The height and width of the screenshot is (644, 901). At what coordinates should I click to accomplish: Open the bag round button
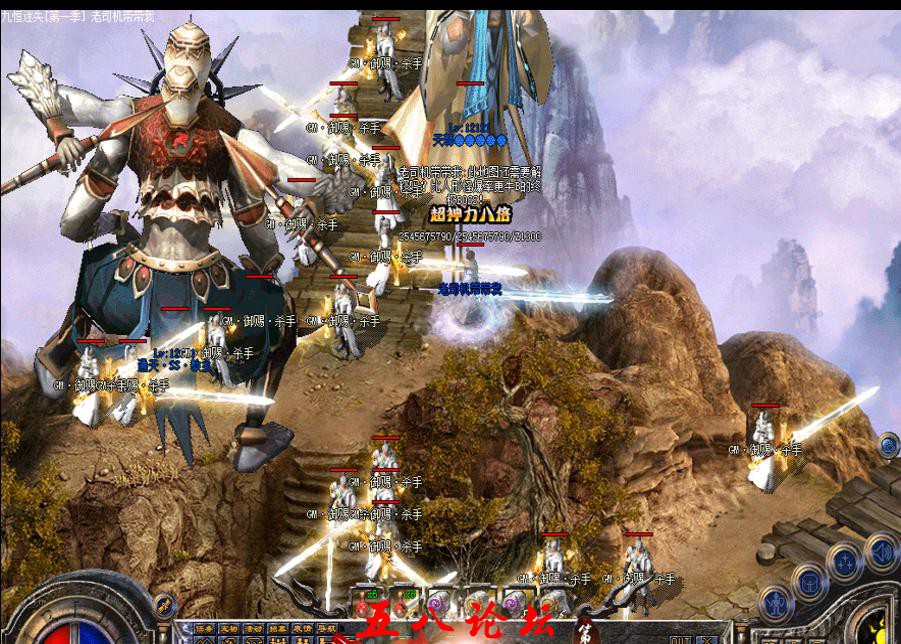tap(809, 581)
